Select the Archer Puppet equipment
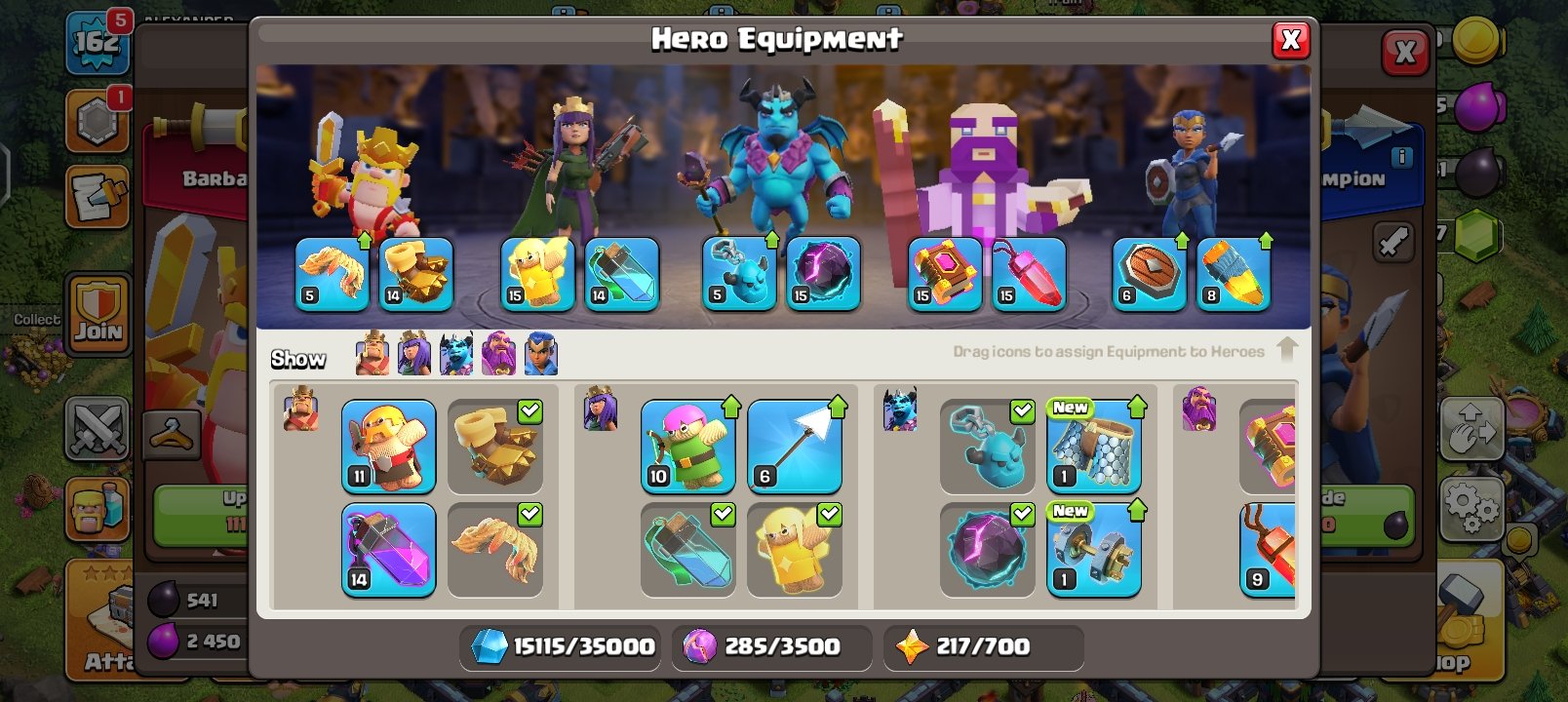Image resolution: width=1568 pixels, height=702 pixels. (687, 446)
